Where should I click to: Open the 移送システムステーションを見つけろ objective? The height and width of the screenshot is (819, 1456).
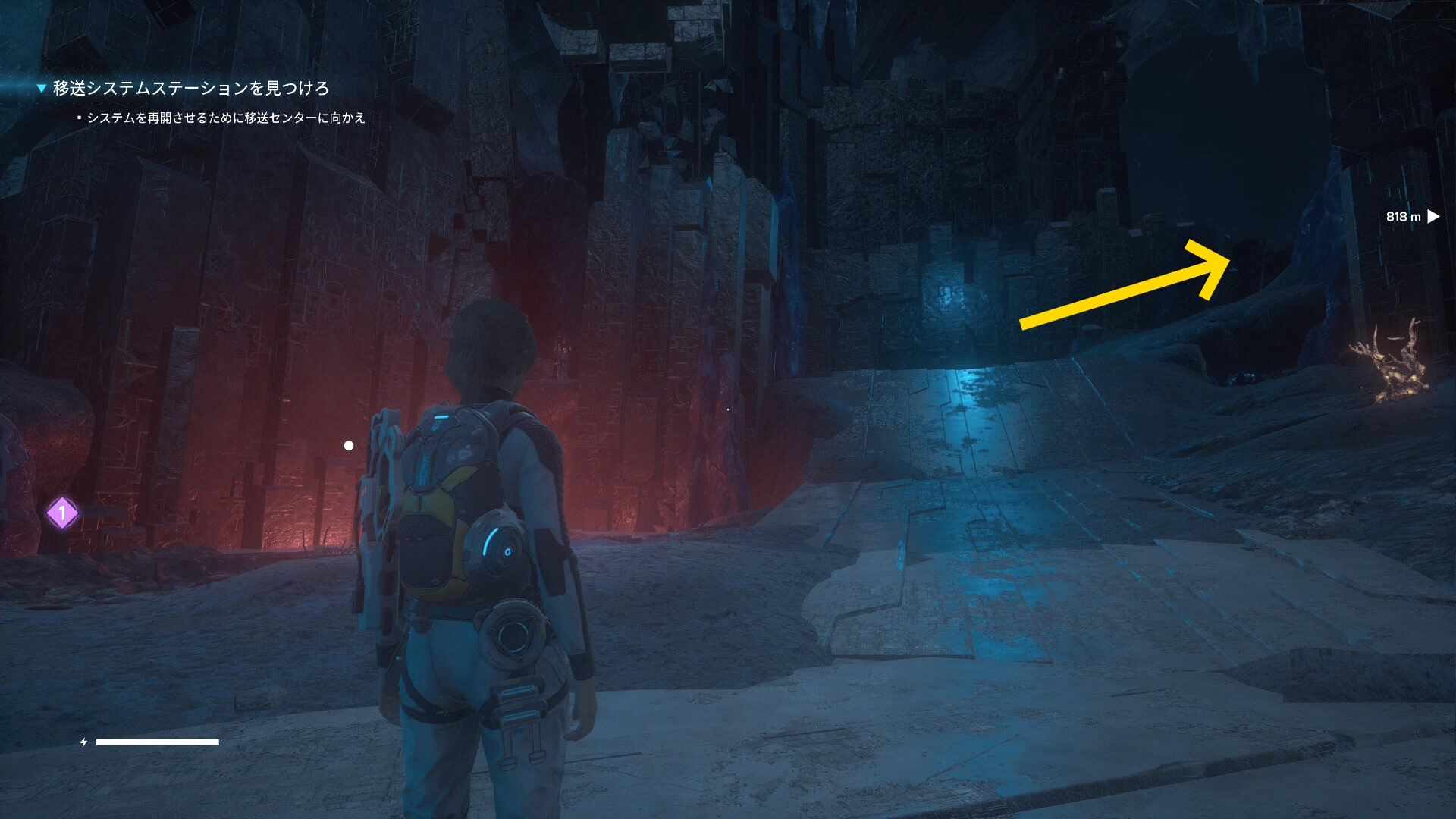point(190,89)
